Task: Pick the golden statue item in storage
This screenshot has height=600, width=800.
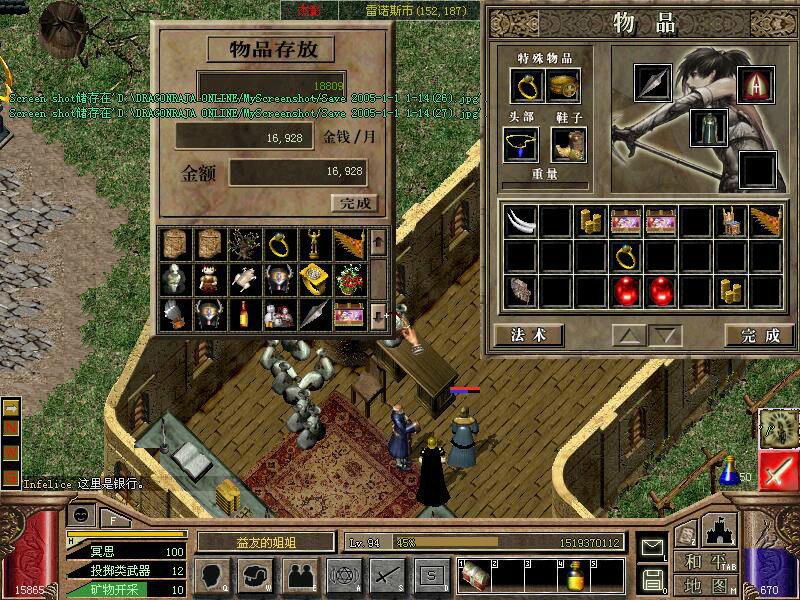Action: [313, 243]
